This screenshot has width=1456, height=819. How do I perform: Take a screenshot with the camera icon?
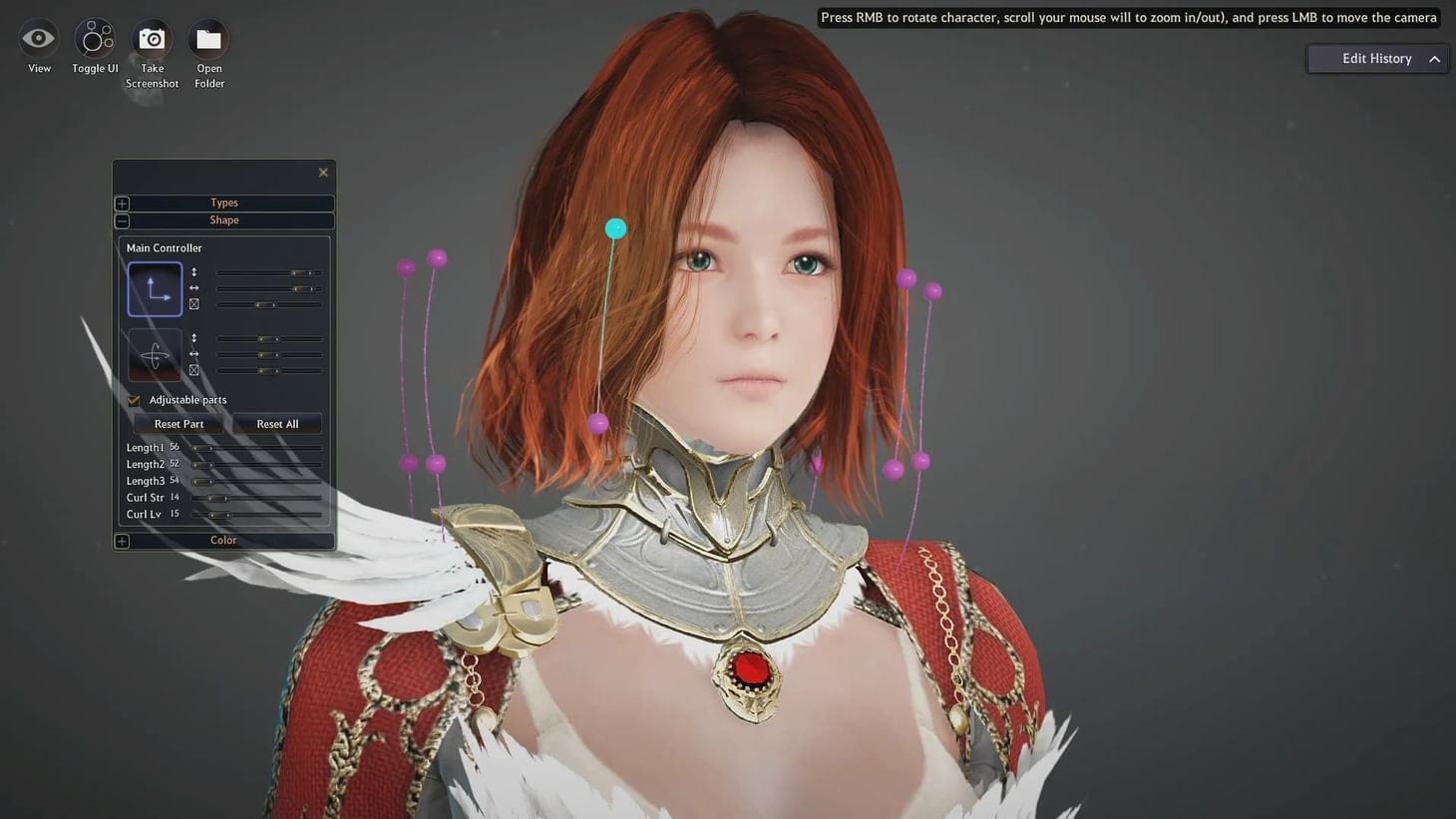pyautogui.click(x=151, y=37)
